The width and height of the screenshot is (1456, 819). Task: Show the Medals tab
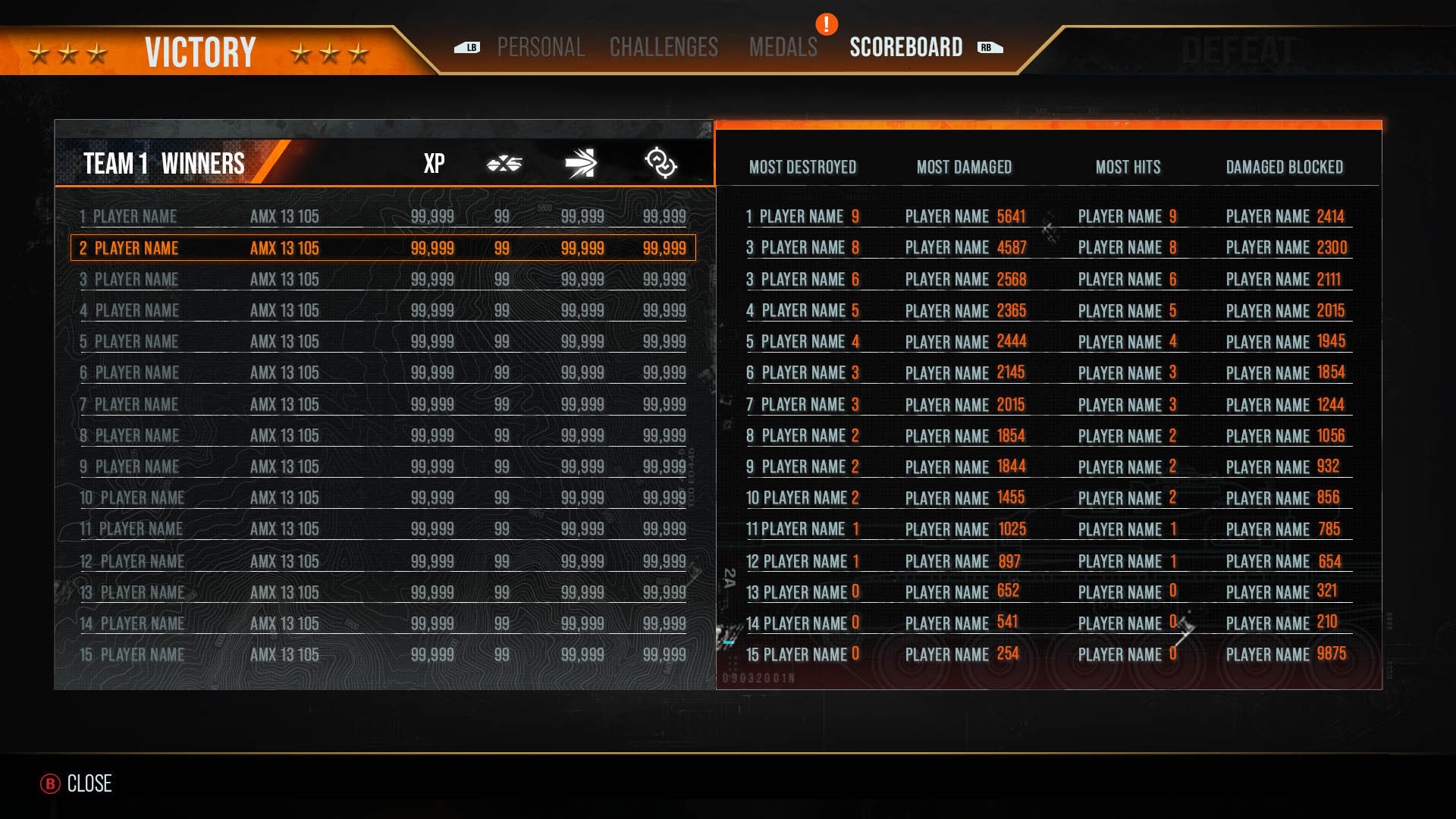pos(783,48)
